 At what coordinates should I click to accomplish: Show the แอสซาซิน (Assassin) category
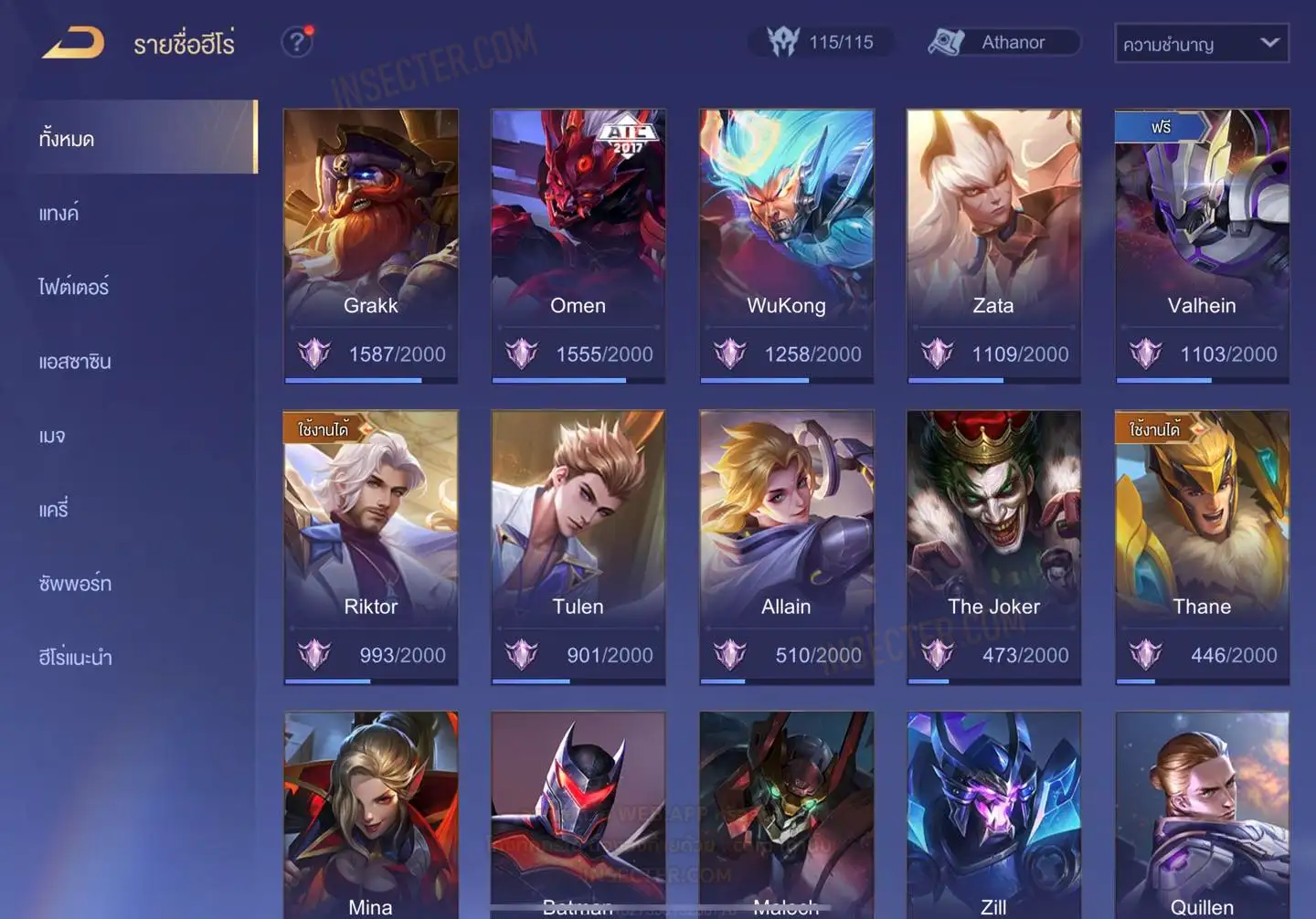75,361
